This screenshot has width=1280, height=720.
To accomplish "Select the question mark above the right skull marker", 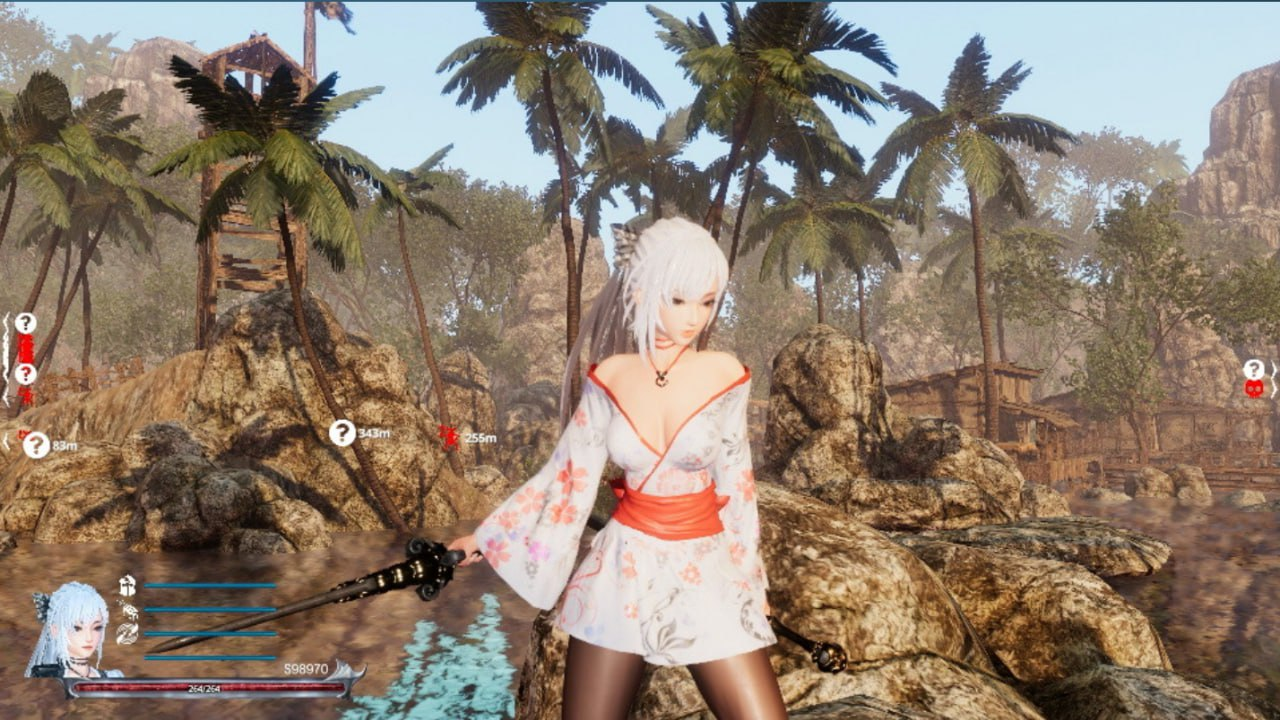I will point(1254,368).
